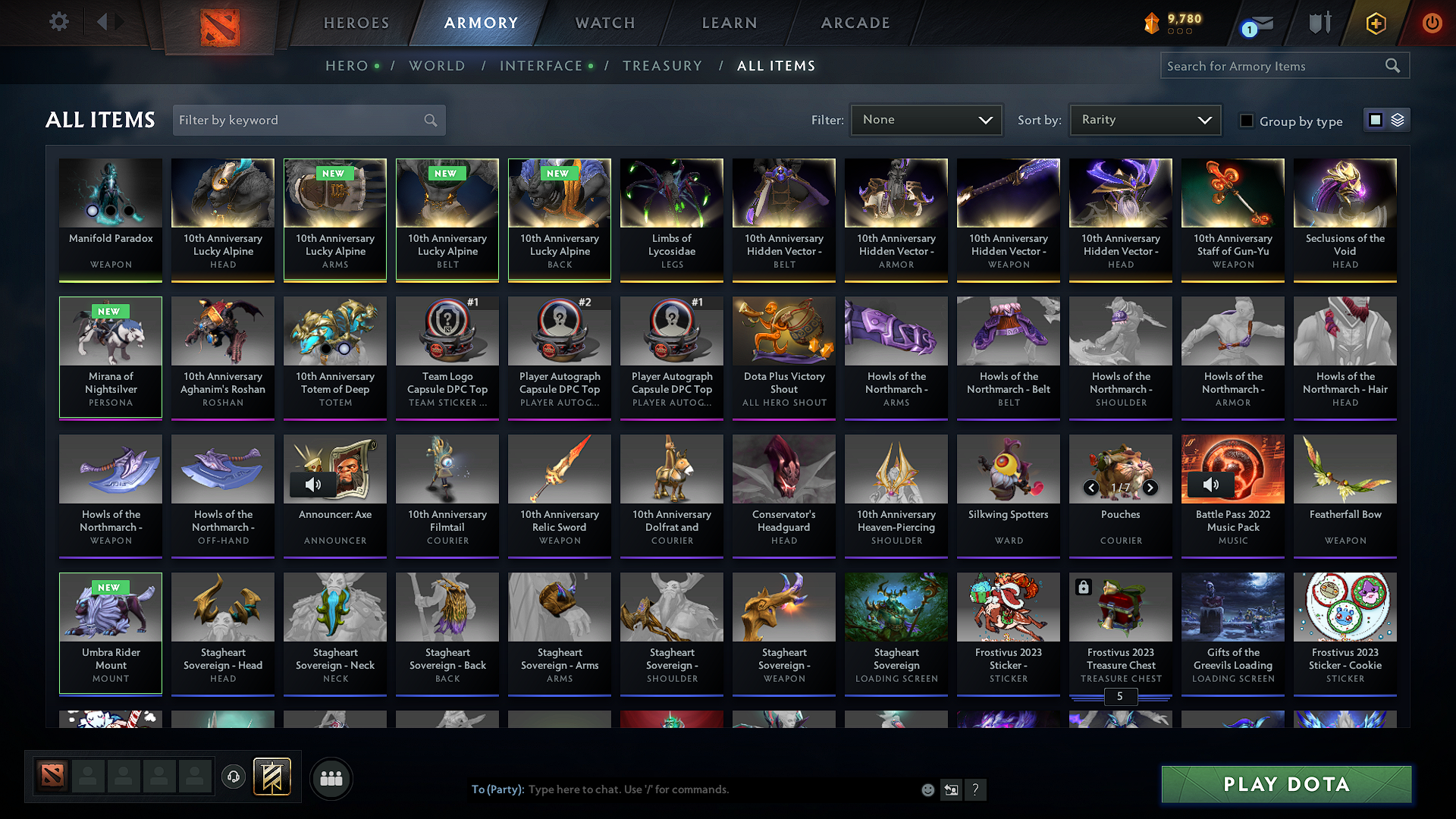Open the gold plus Dota Plus icon
Viewport: 1456px width, 819px height.
click(1375, 23)
